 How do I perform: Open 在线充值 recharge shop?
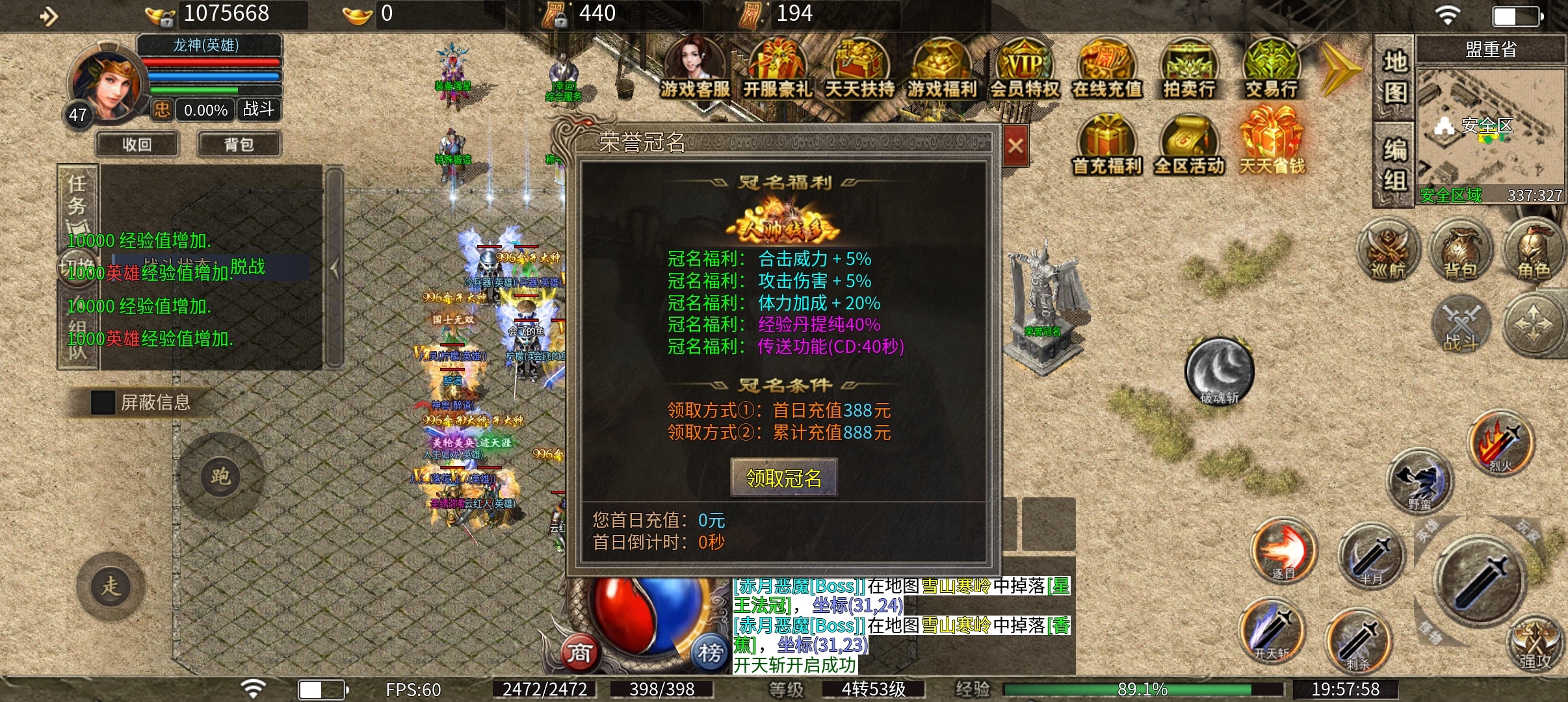1106,70
